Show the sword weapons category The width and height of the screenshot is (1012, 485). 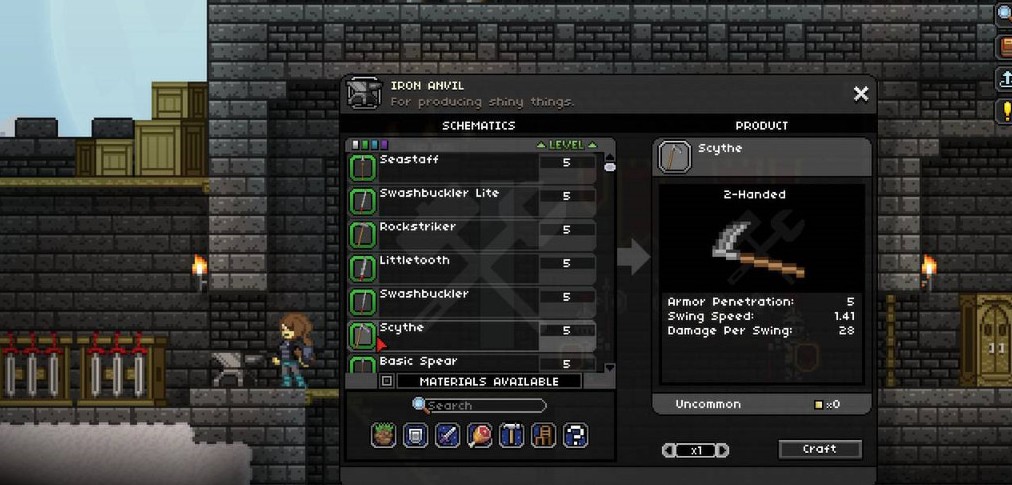pos(447,436)
